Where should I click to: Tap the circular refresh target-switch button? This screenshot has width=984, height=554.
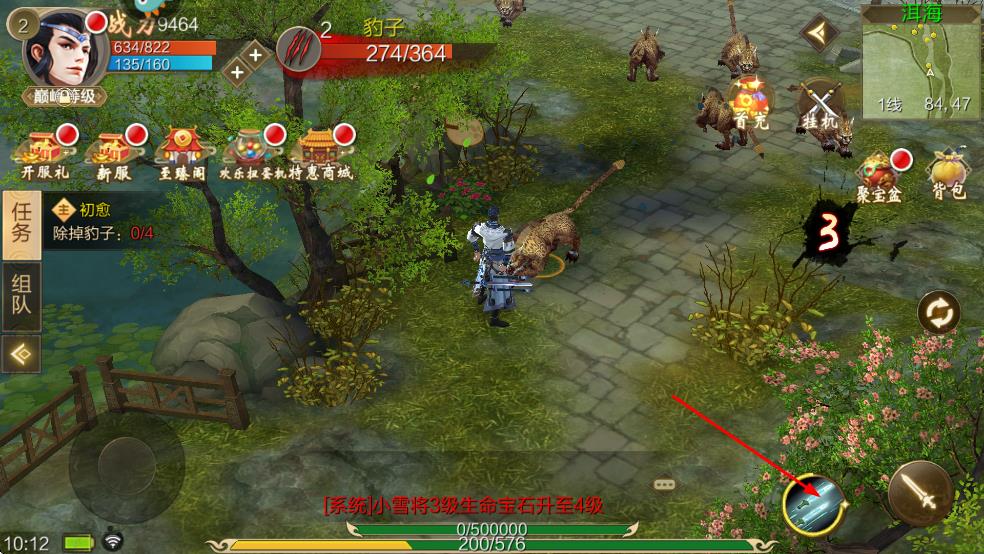click(939, 314)
